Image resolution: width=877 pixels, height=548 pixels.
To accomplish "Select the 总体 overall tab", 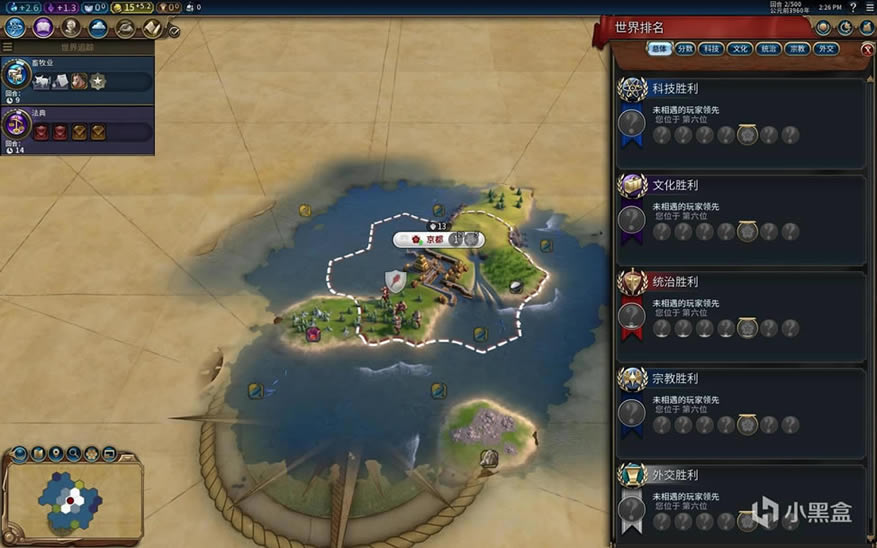I will [x=659, y=48].
